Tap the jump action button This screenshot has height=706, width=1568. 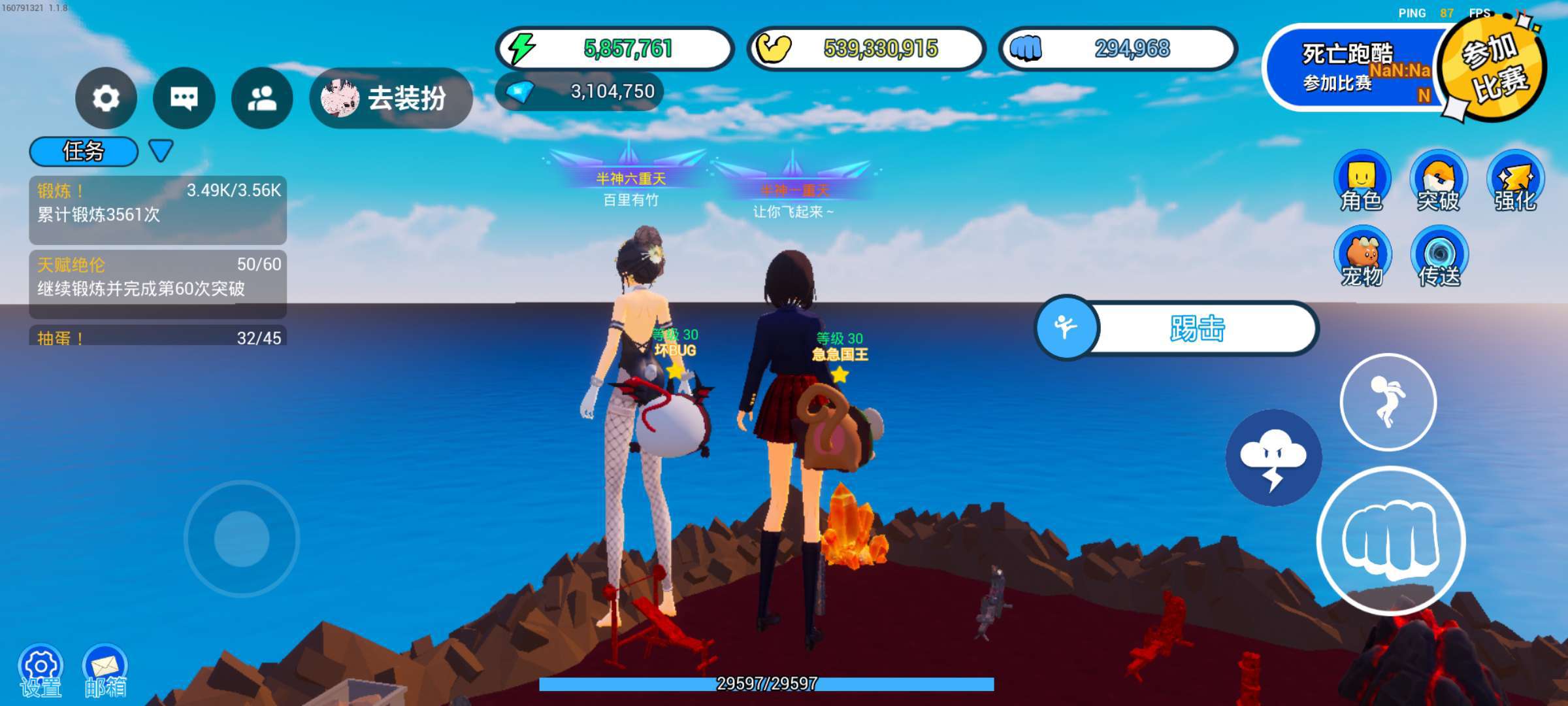(1388, 401)
